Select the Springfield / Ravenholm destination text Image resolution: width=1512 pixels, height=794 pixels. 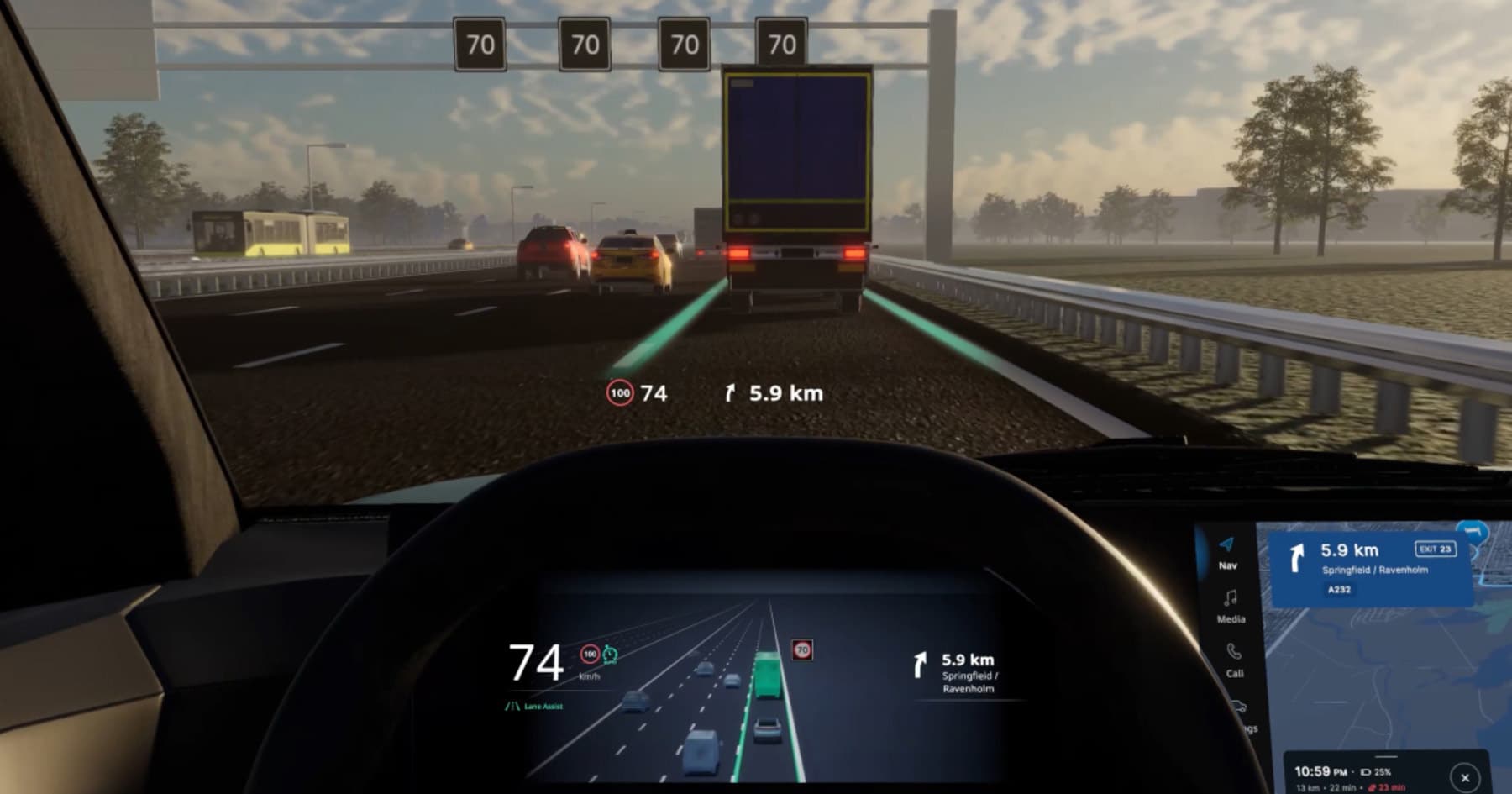coord(1375,570)
